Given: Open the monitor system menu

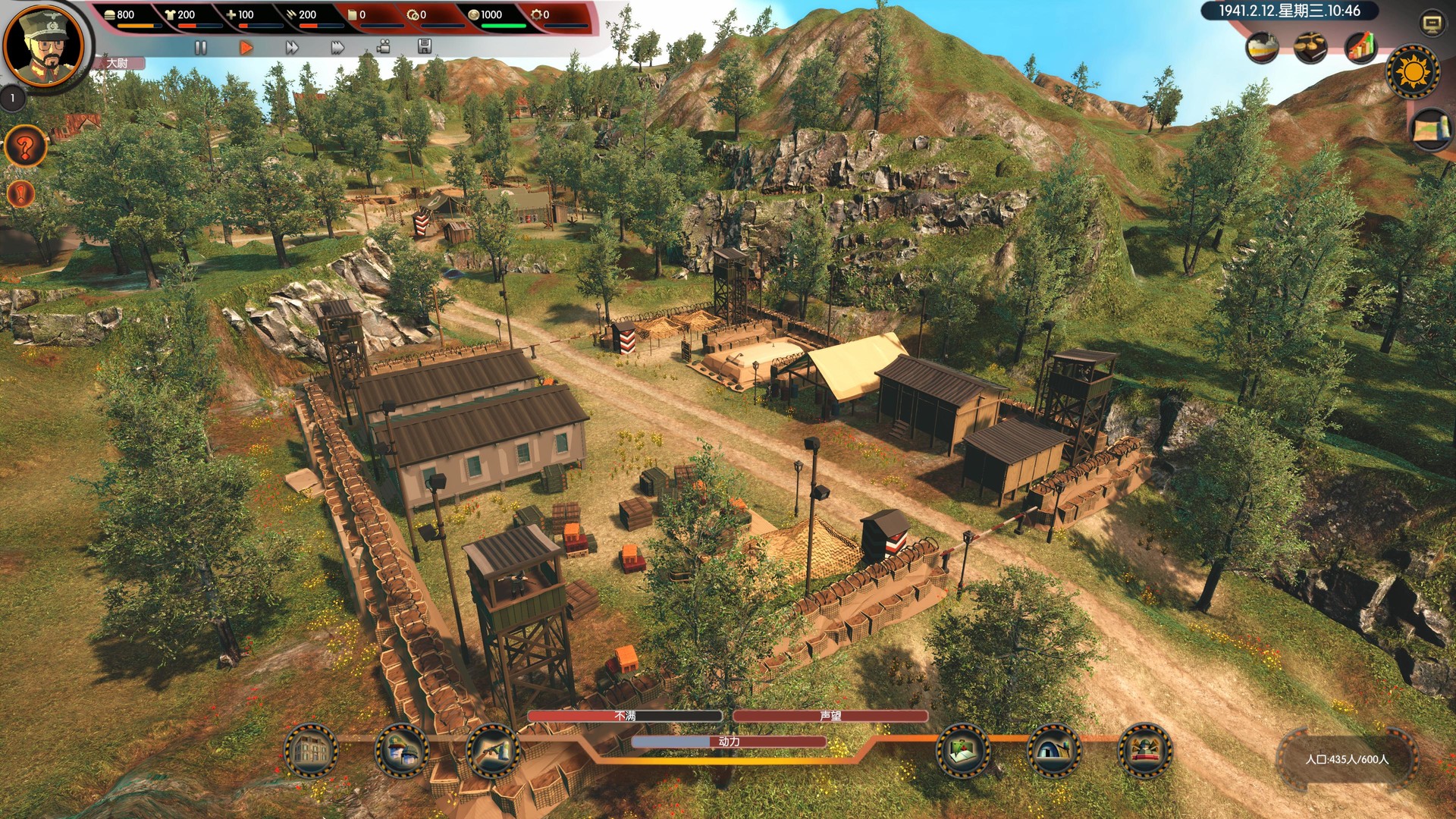Looking at the screenshot, I should 1431,24.
